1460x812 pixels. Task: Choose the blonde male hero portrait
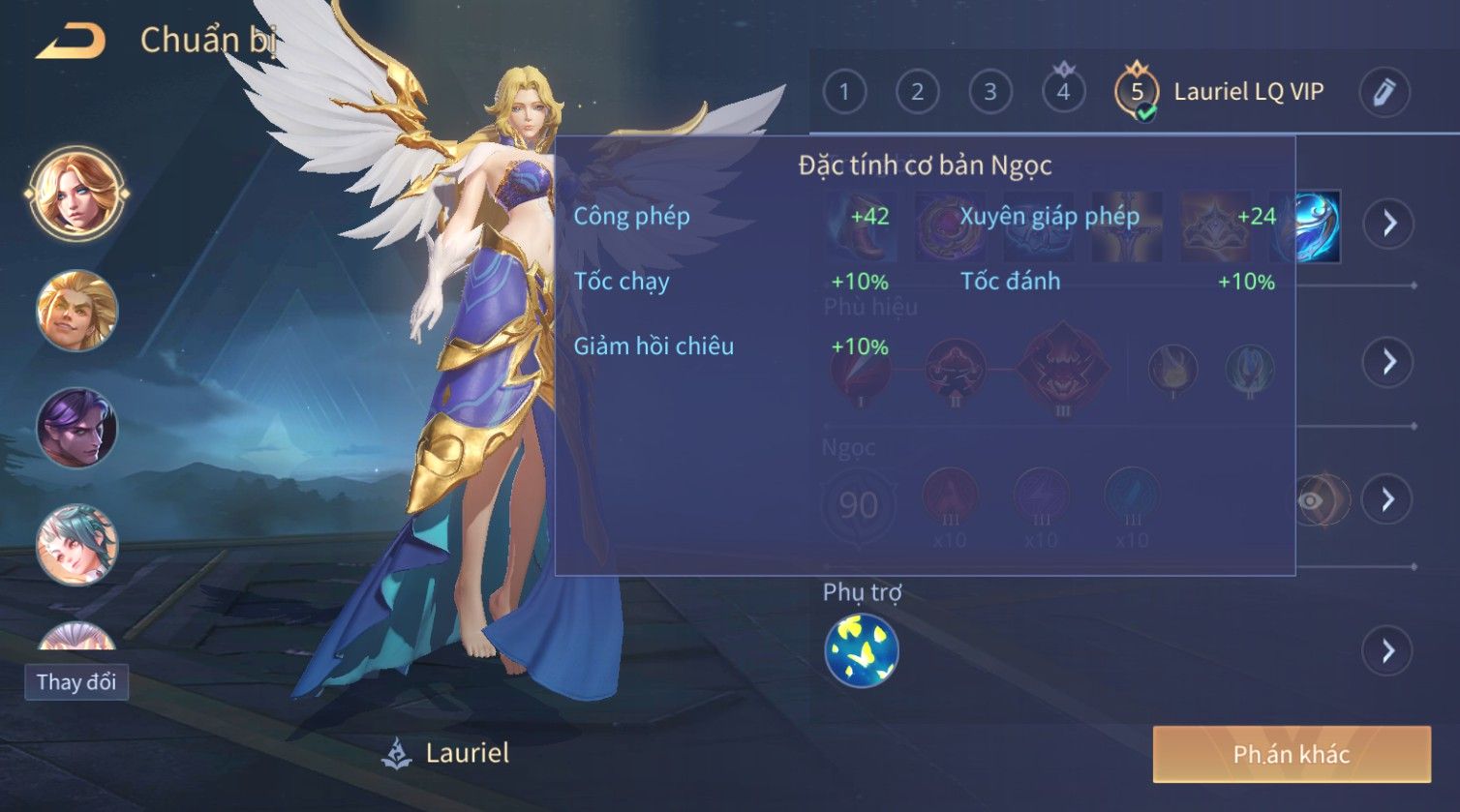(x=76, y=311)
